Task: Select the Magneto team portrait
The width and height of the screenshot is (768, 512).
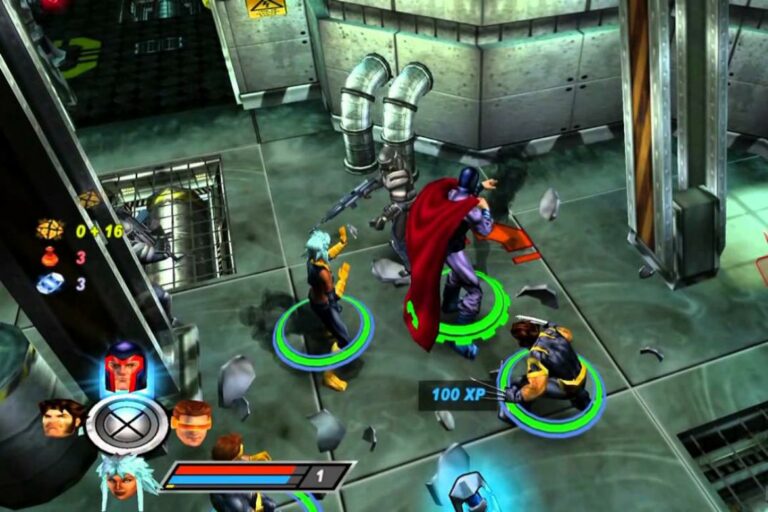Action: coord(125,367)
